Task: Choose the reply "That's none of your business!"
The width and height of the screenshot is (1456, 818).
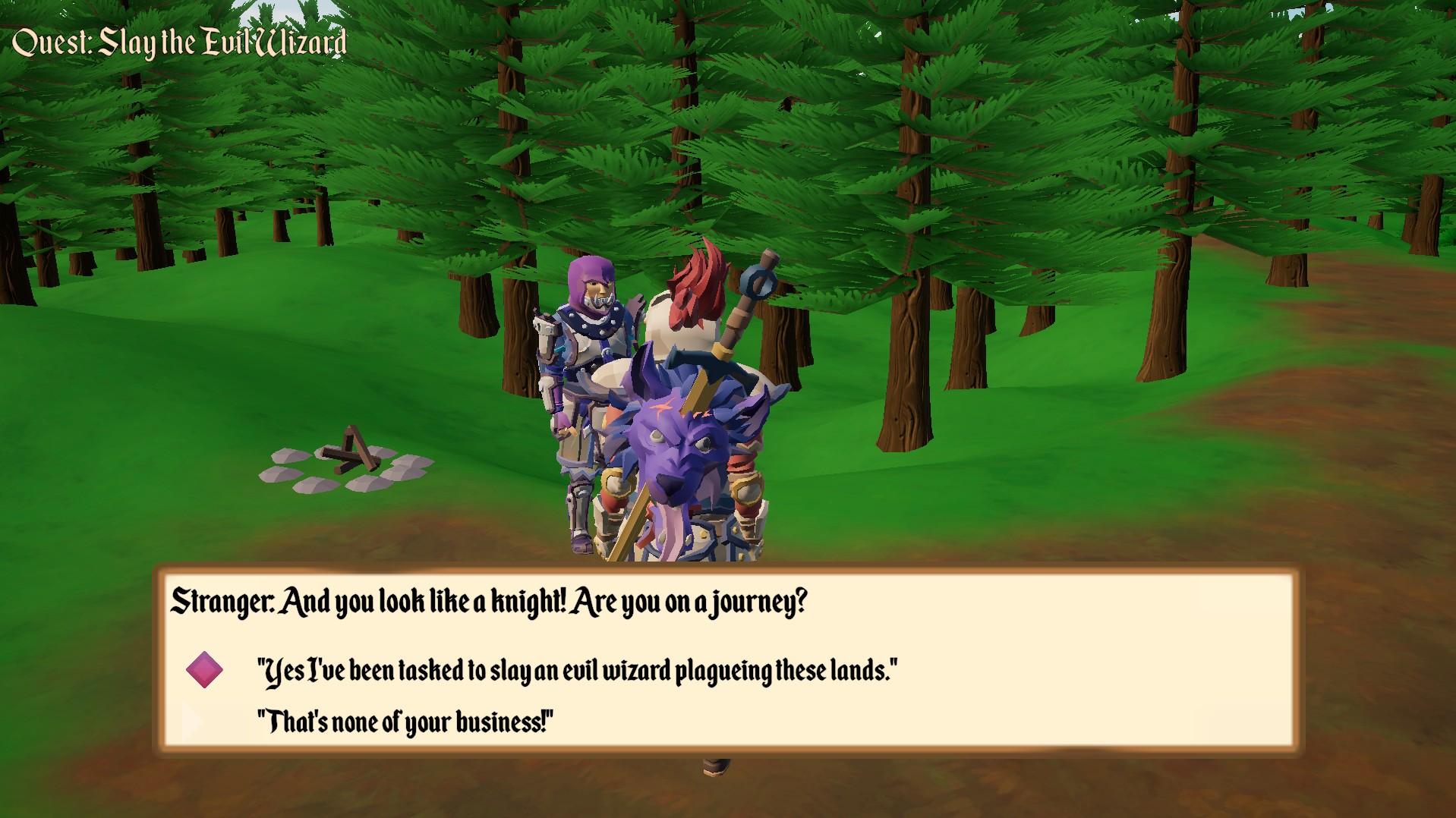Action: (406, 722)
